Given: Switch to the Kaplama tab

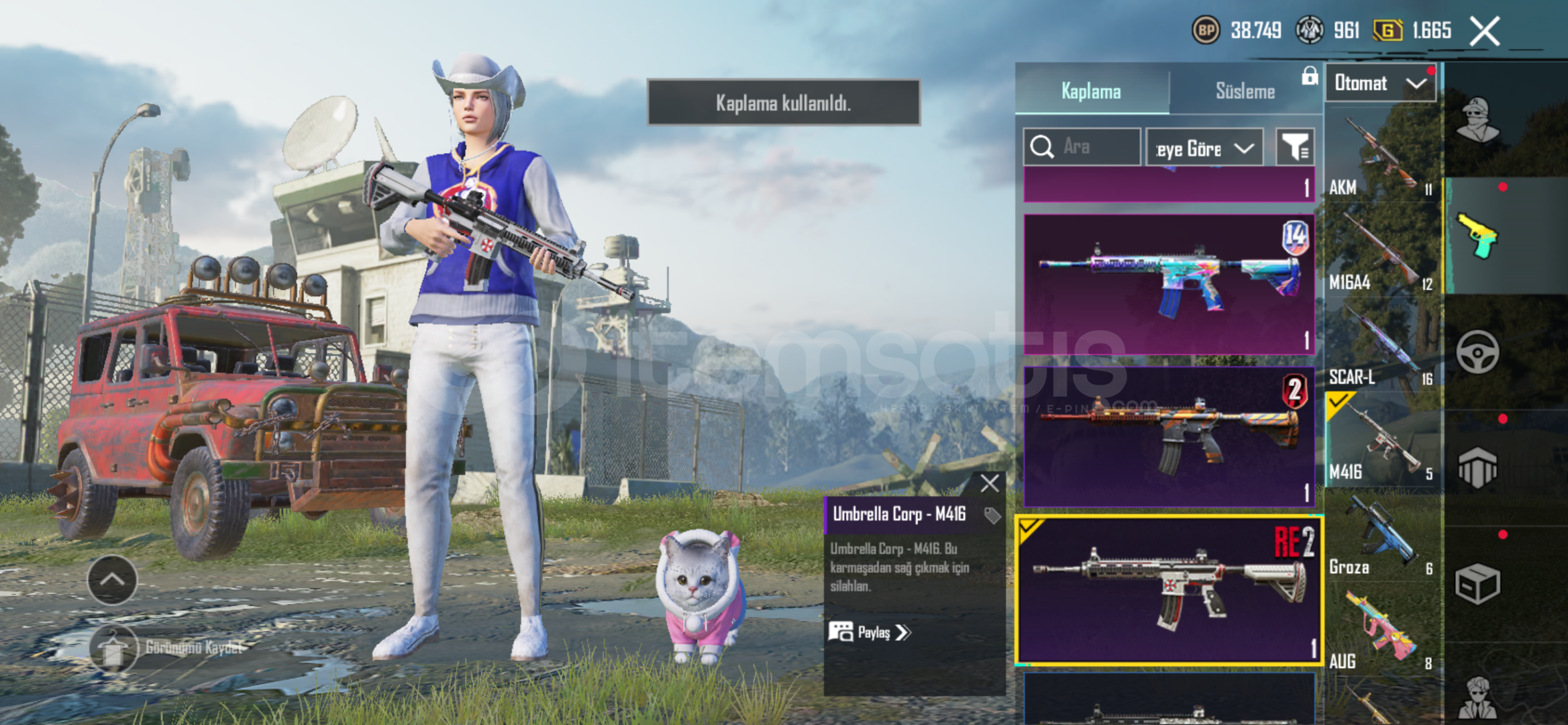Looking at the screenshot, I should click(1091, 91).
